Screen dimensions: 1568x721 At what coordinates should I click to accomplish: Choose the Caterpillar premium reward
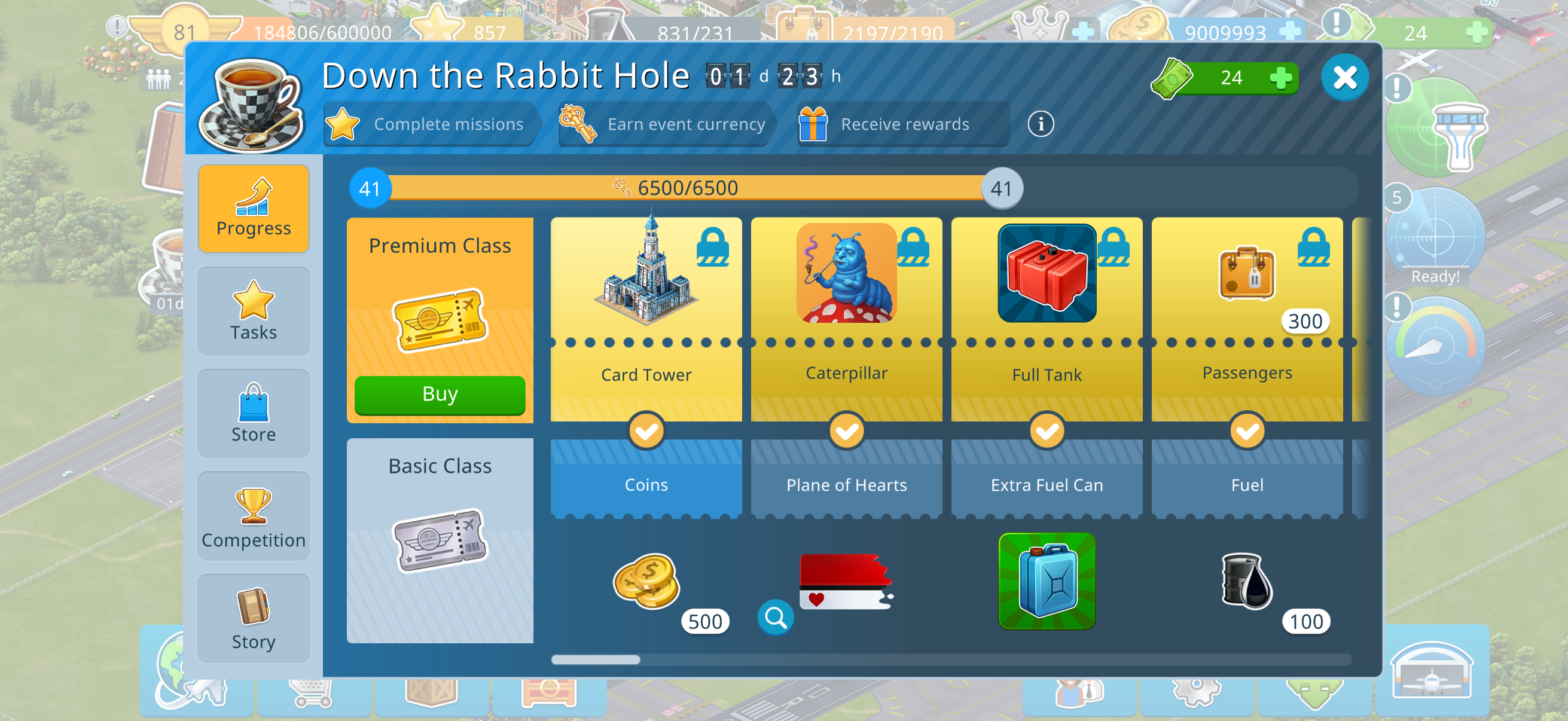click(x=846, y=274)
